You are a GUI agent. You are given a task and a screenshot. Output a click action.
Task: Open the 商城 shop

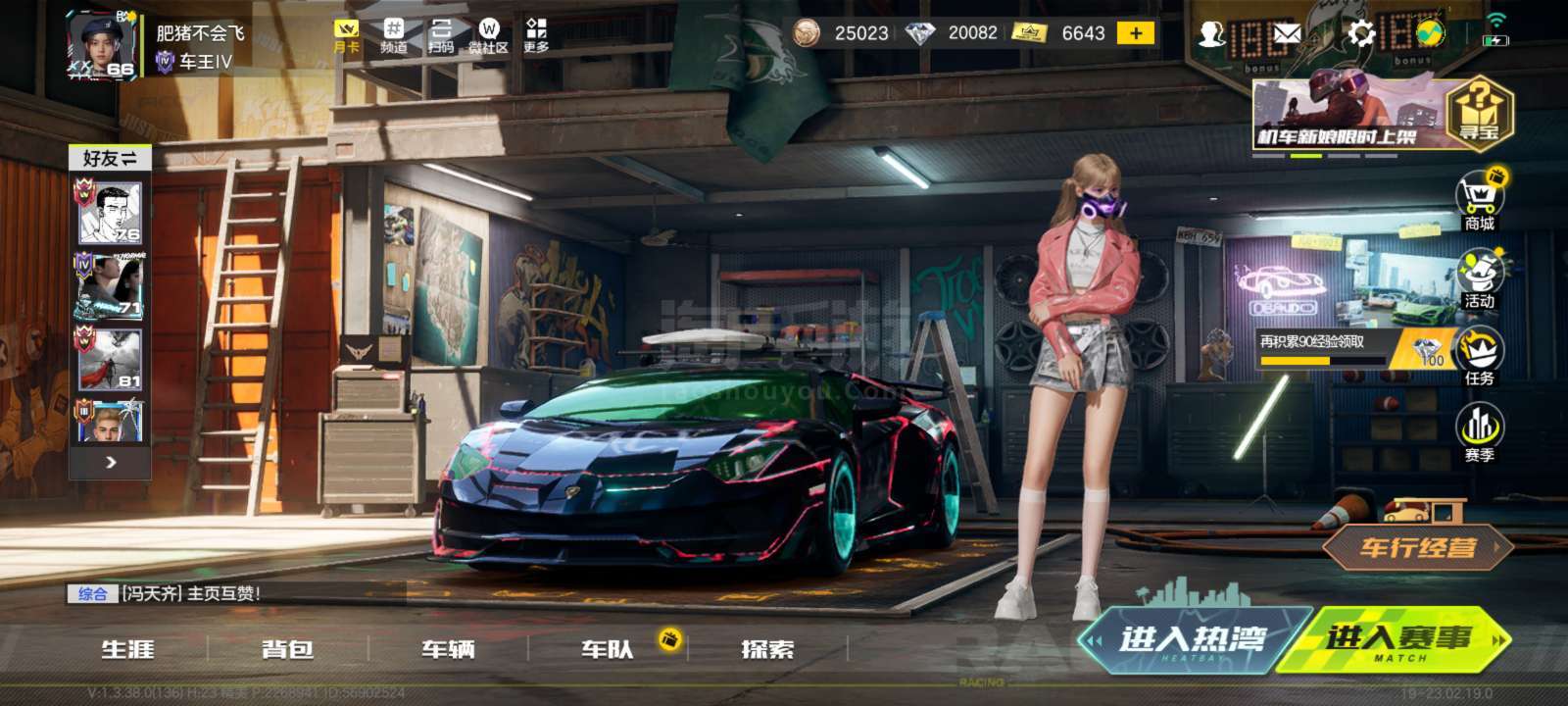(1479, 201)
